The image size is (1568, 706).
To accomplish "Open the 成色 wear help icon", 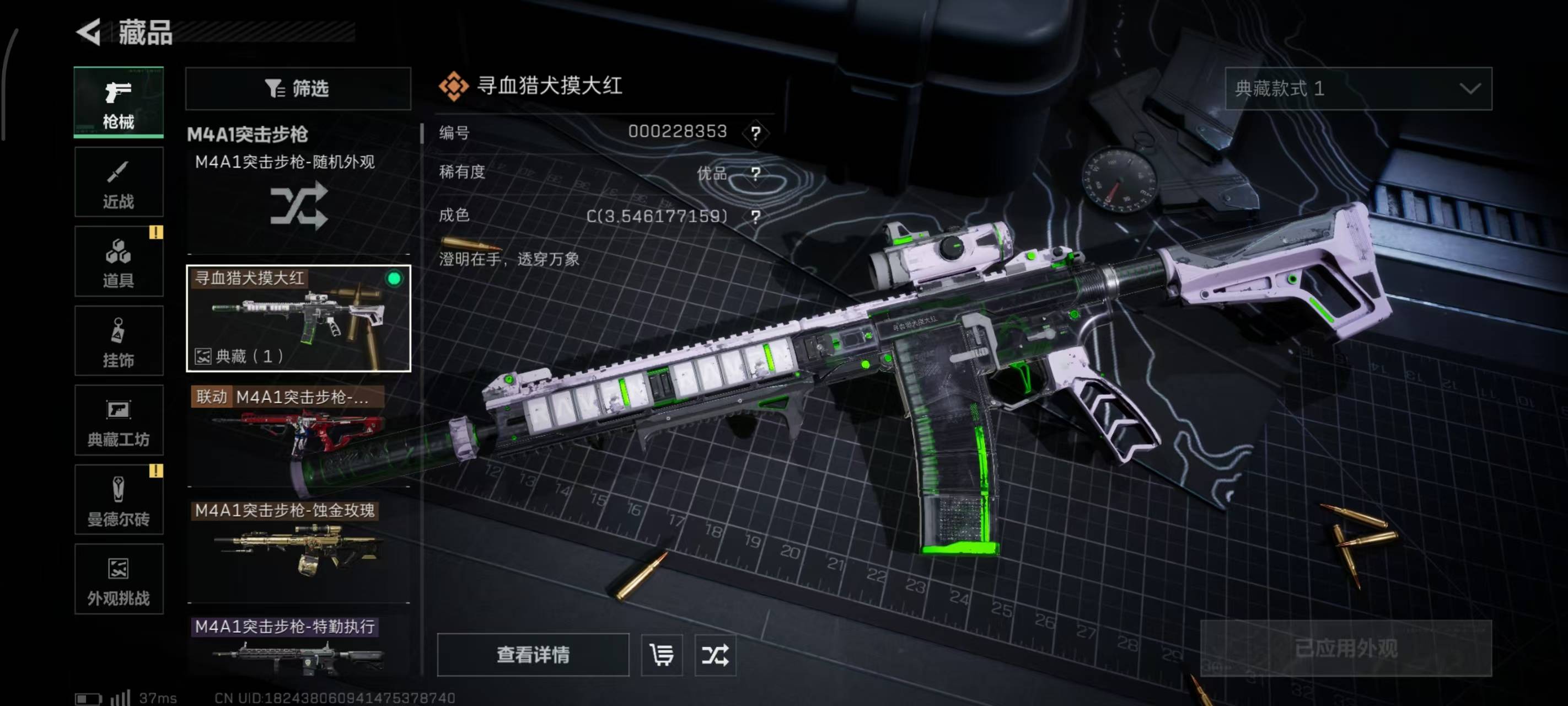I will tap(755, 217).
